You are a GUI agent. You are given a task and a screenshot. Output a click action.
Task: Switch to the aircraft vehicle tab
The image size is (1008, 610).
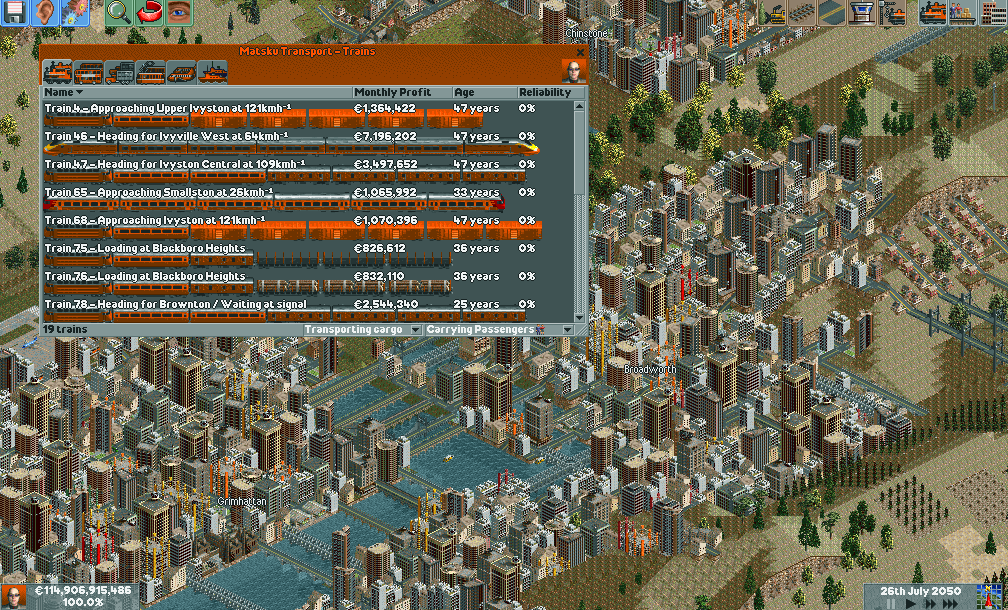click(181, 72)
